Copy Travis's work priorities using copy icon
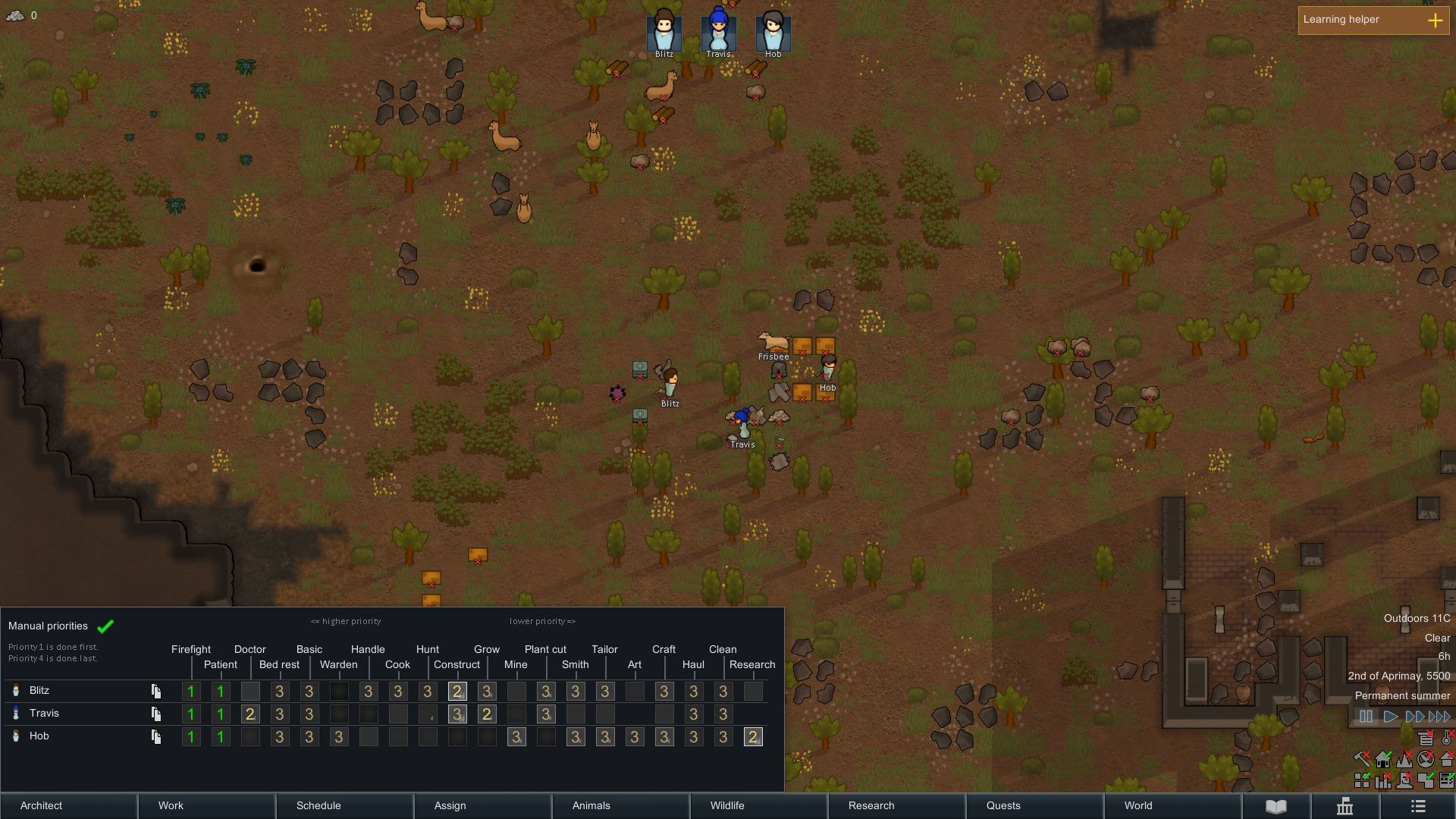The height and width of the screenshot is (819, 1456). coord(157,714)
